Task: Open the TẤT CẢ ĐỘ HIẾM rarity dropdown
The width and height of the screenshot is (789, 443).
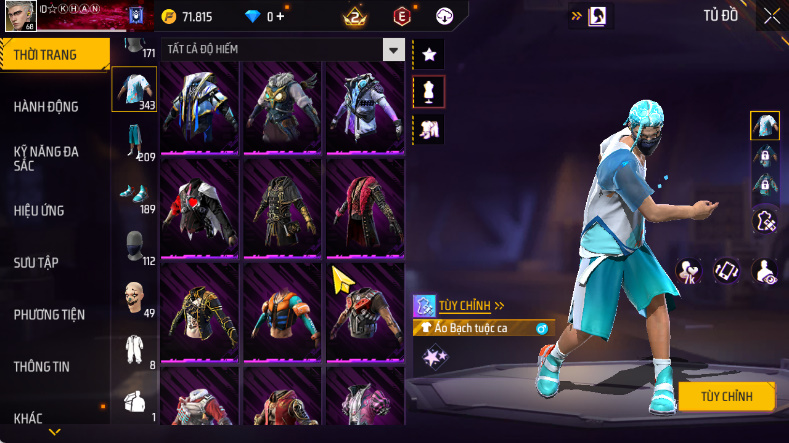Action: 394,50
